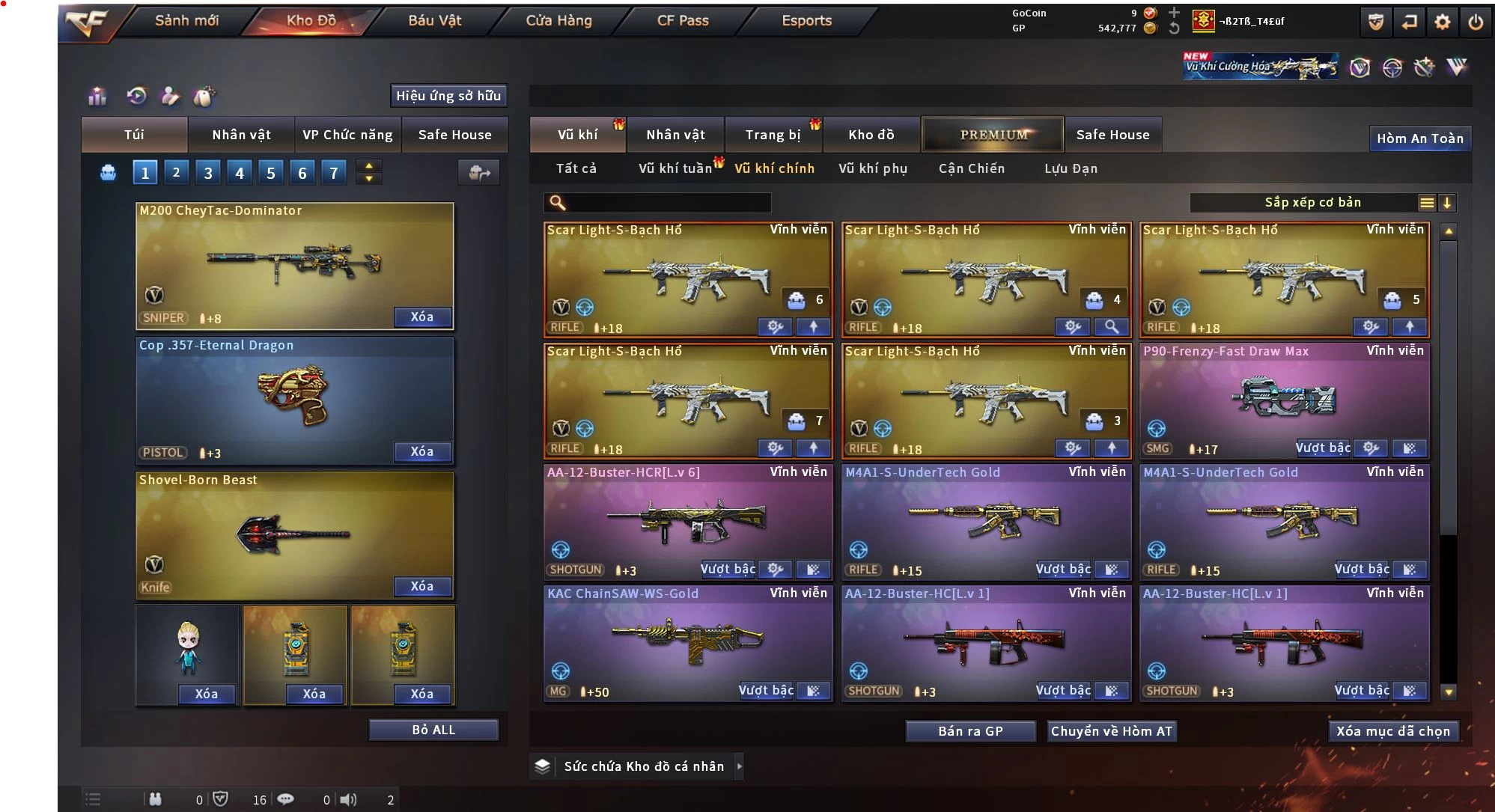Sell selected item with Bán ra GP
This screenshot has width=1495, height=812.
[x=970, y=731]
